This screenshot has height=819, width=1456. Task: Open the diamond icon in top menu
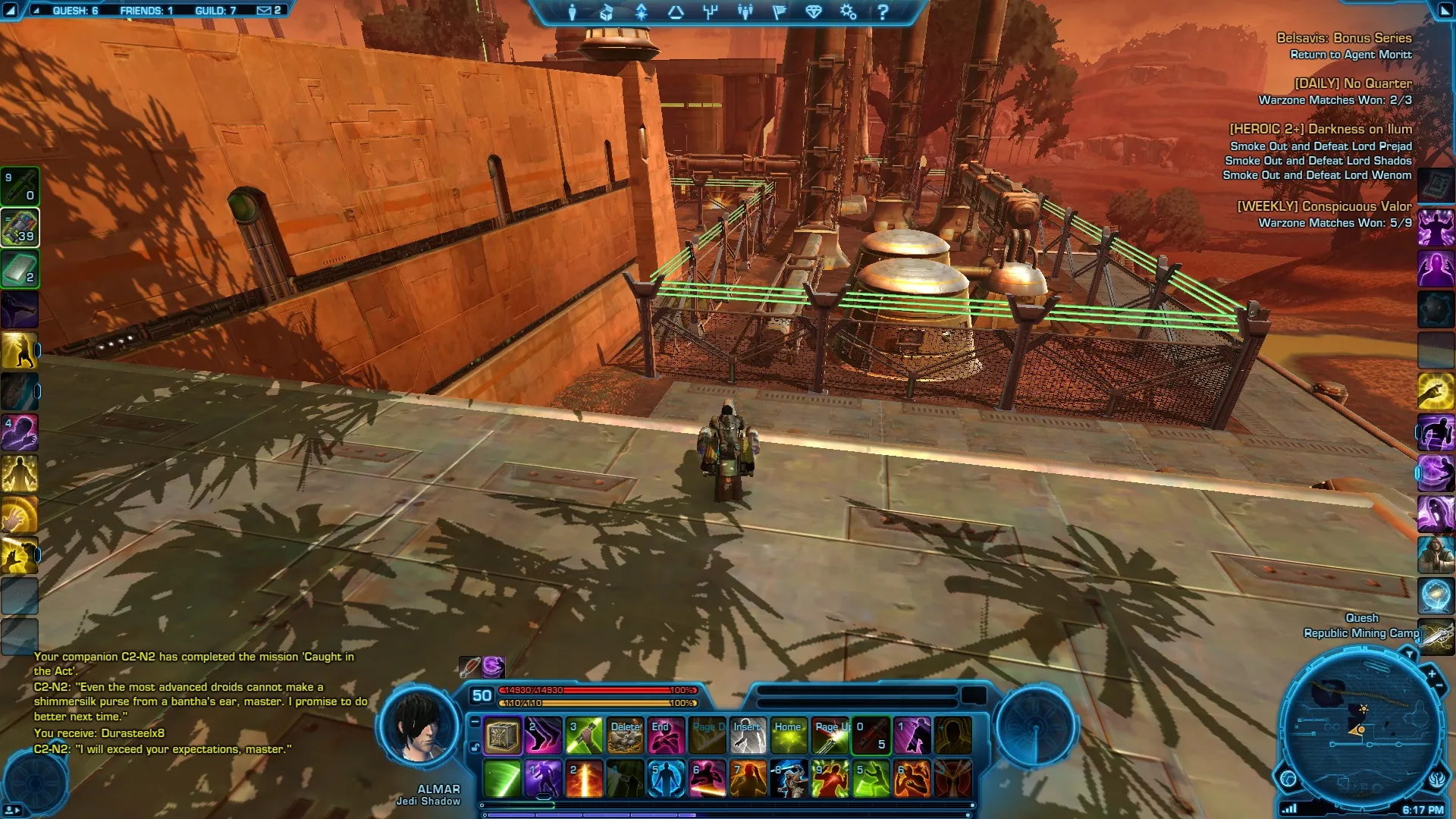pos(814,12)
